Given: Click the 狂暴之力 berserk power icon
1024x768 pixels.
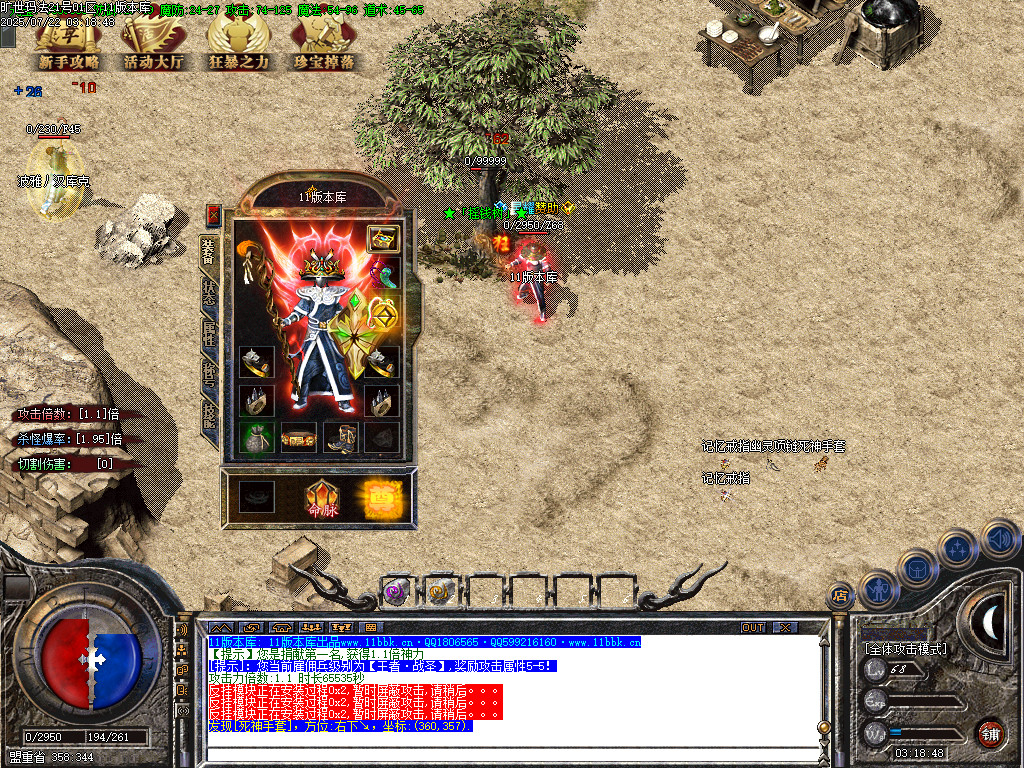Looking at the screenshot, I should (x=238, y=45).
